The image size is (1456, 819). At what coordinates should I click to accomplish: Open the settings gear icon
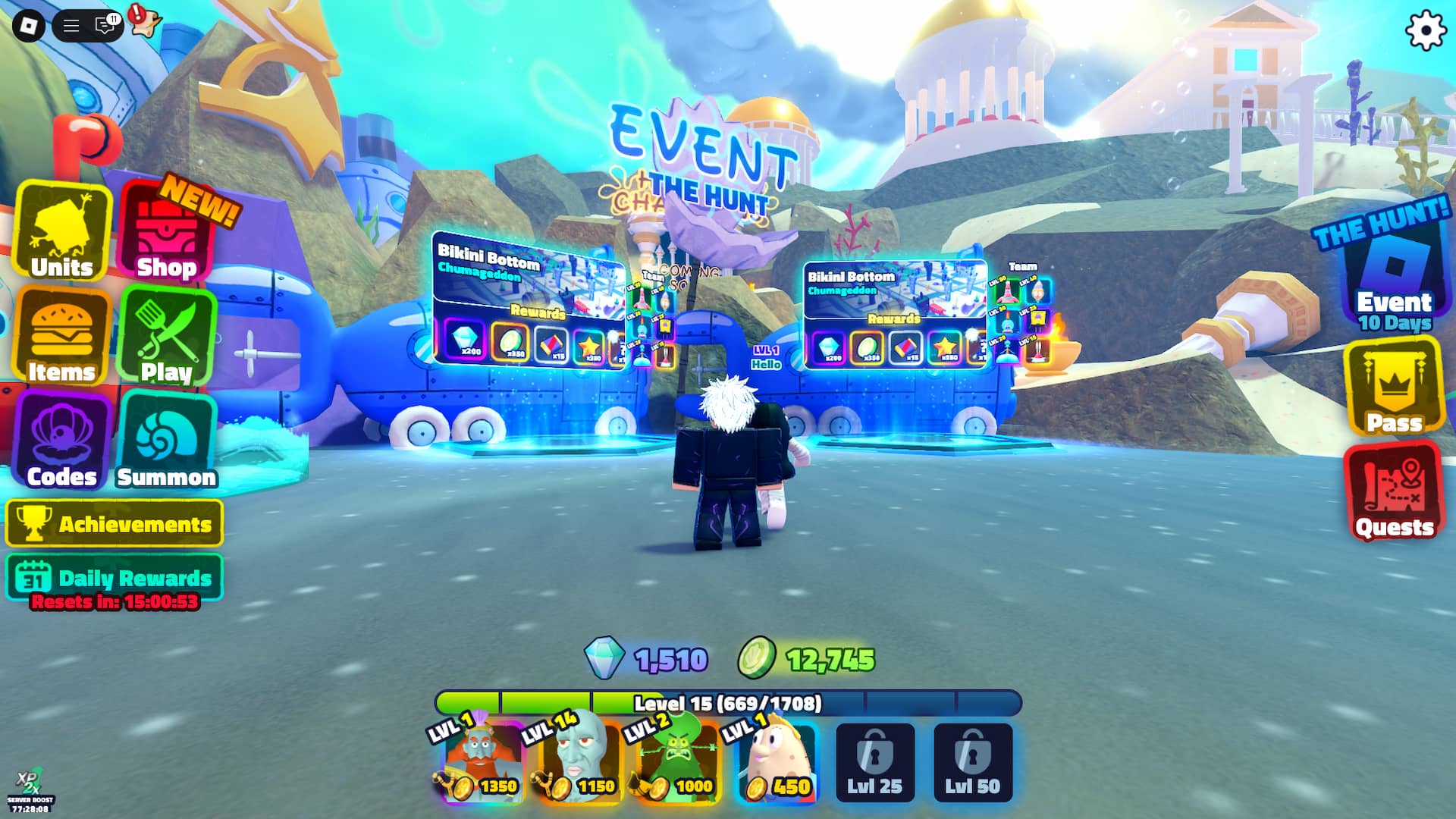pos(1426,31)
